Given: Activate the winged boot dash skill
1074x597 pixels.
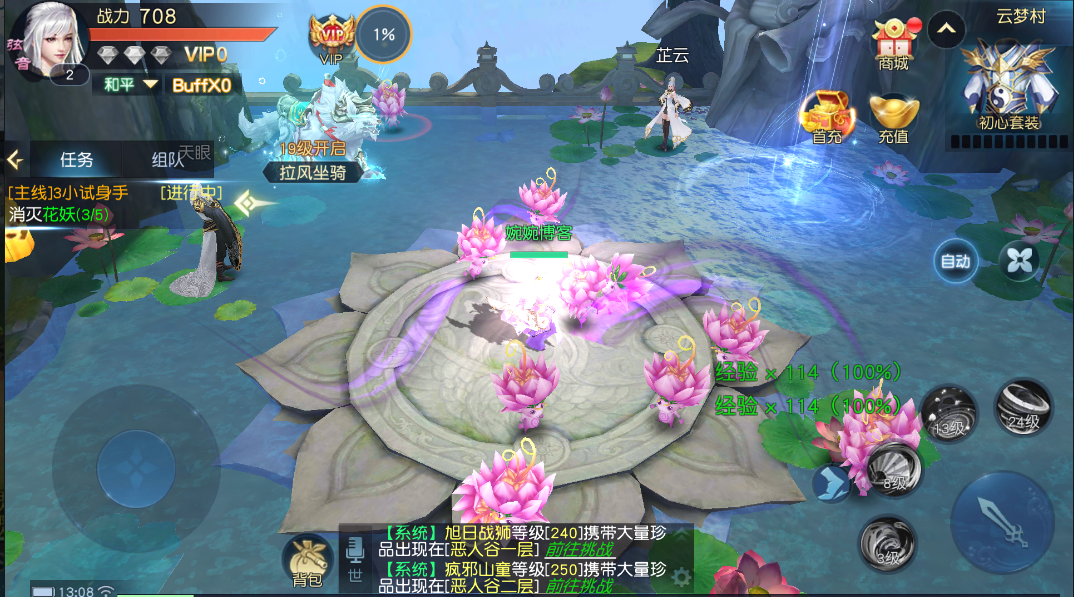Looking at the screenshot, I should 831,484.
